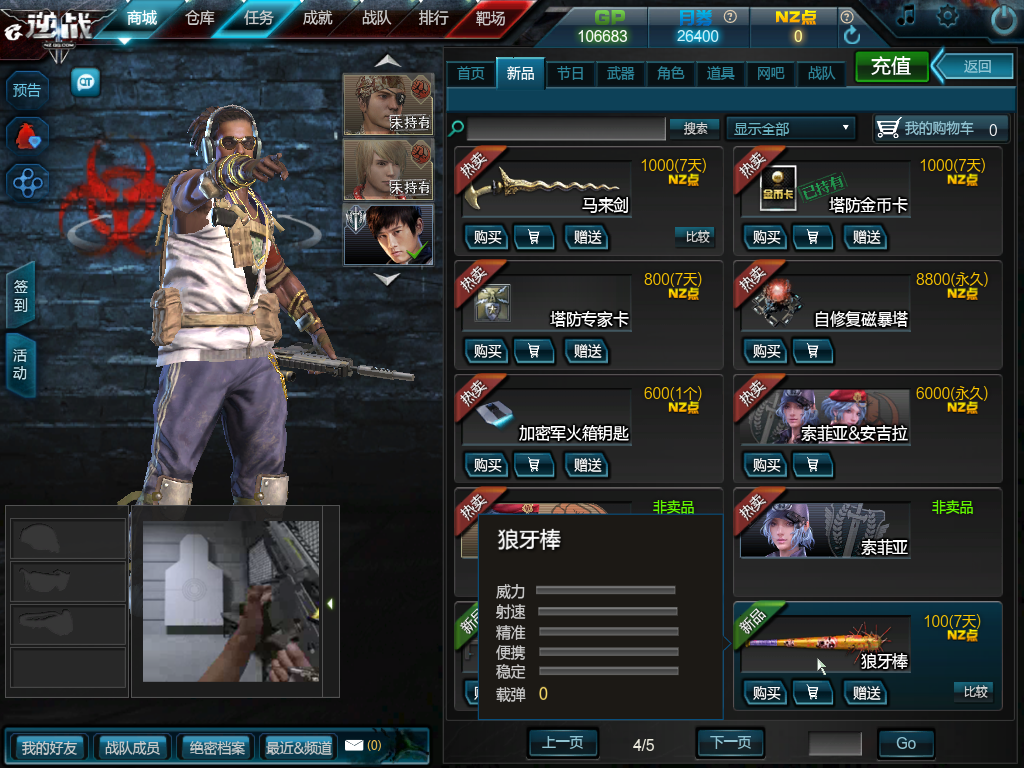Buy the 马来剑 sword with 购买

pyautogui.click(x=487, y=237)
